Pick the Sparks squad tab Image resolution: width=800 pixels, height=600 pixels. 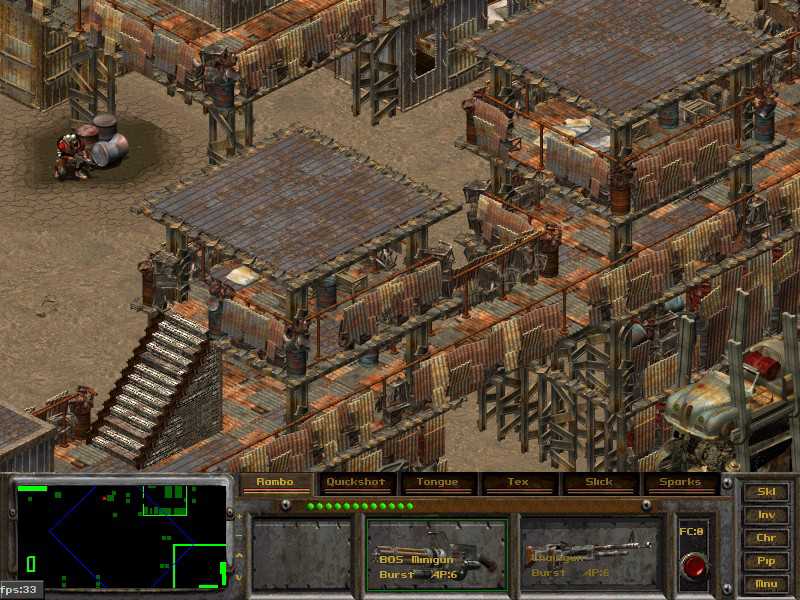679,483
